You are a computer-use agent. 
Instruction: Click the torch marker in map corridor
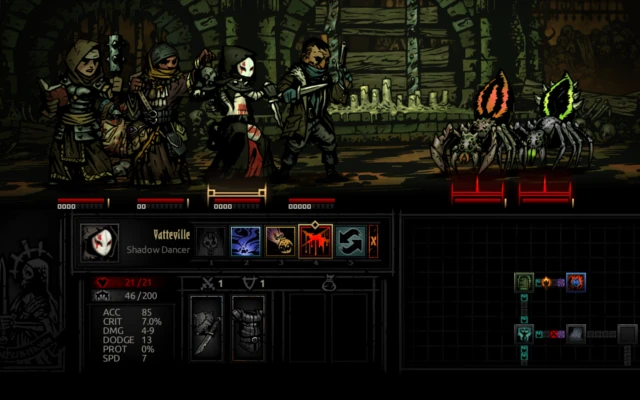pos(547,283)
